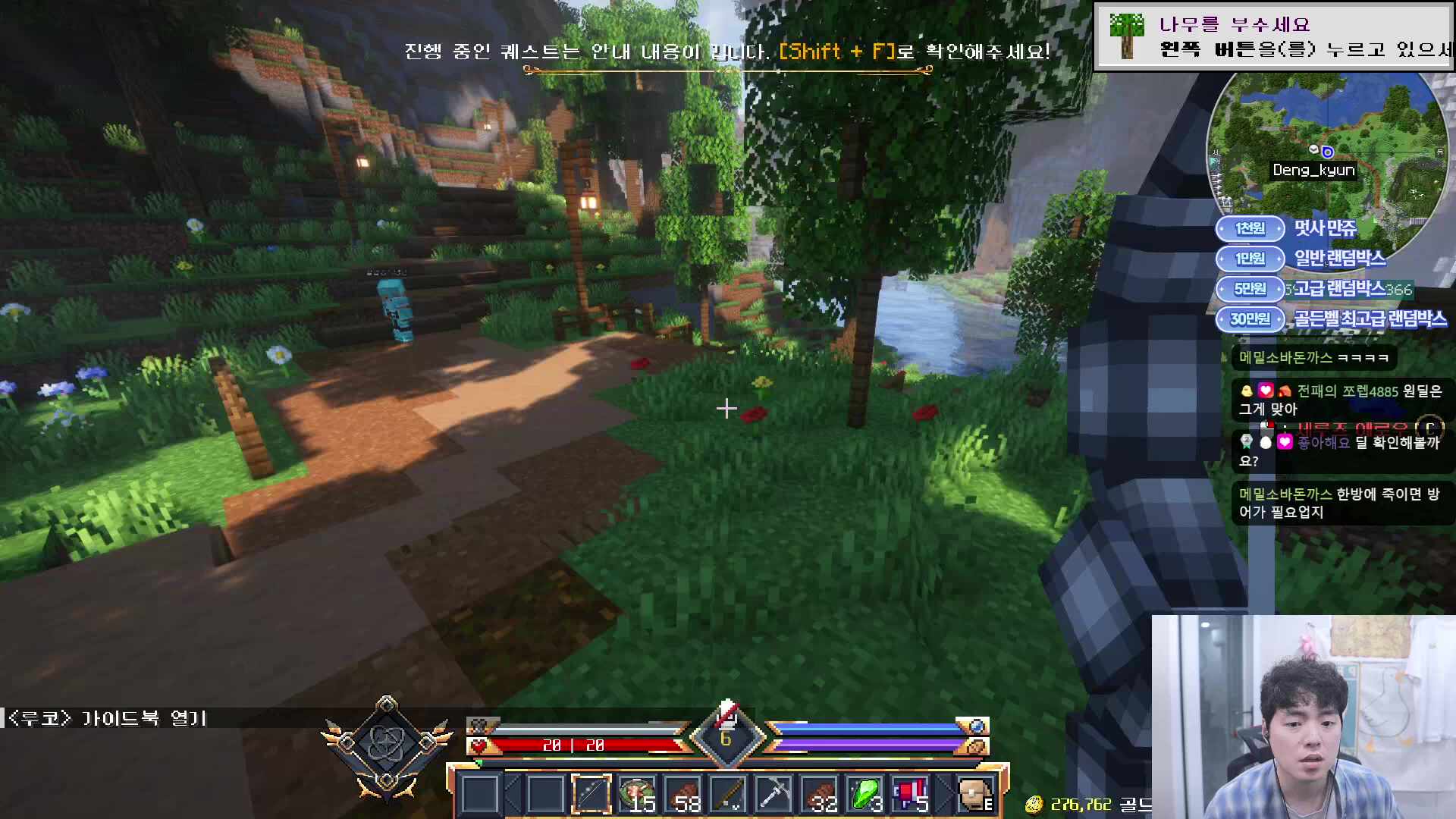Select the bow in the hotbar
The width and height of the screenshot is (1456, 819).
591,794
